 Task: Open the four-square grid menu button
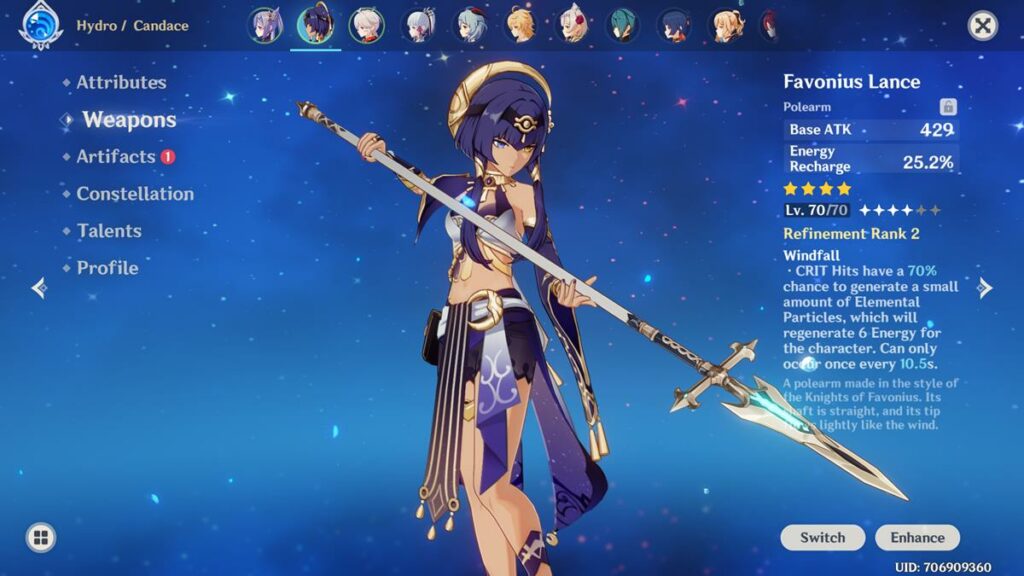[40, 538]
